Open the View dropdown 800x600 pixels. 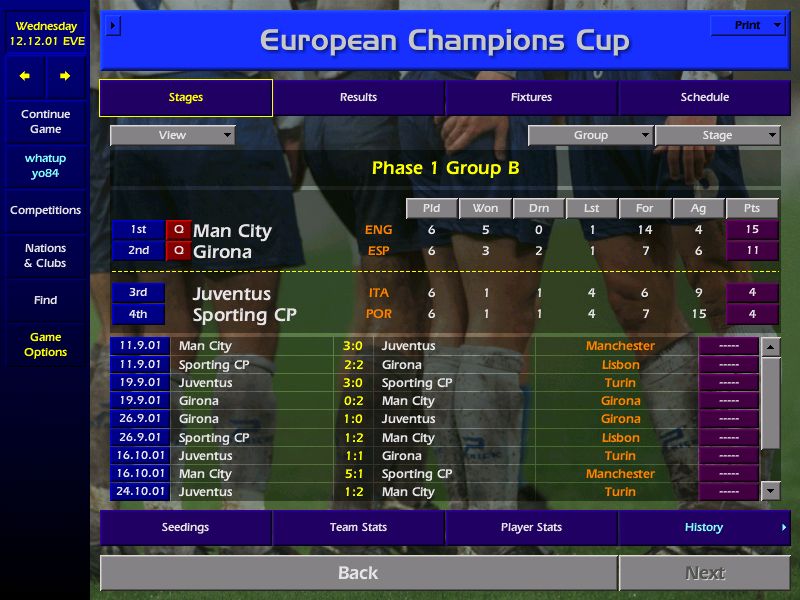(173, 135)
